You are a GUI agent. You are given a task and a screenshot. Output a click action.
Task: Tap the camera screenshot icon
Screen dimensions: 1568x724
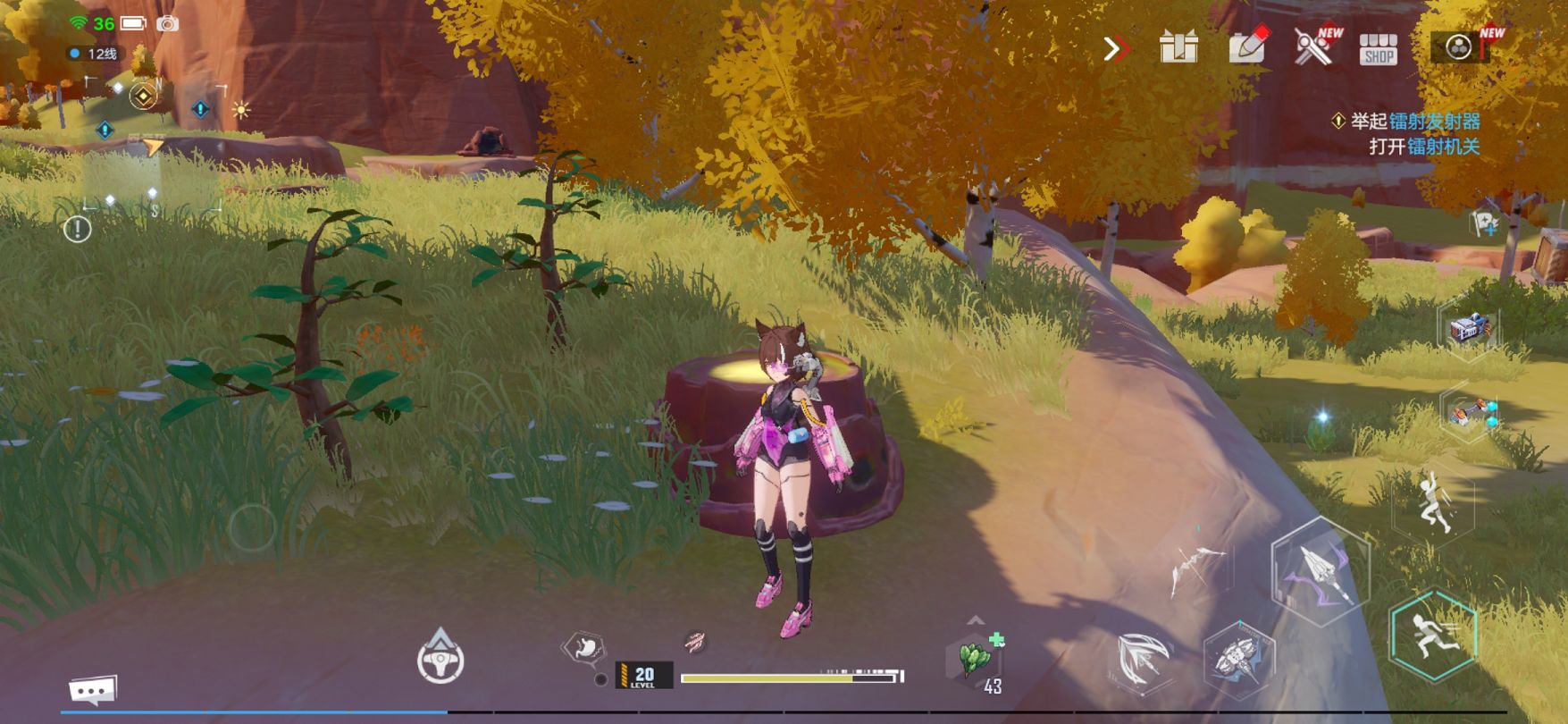pyautogui.click(x=167, y=24)
